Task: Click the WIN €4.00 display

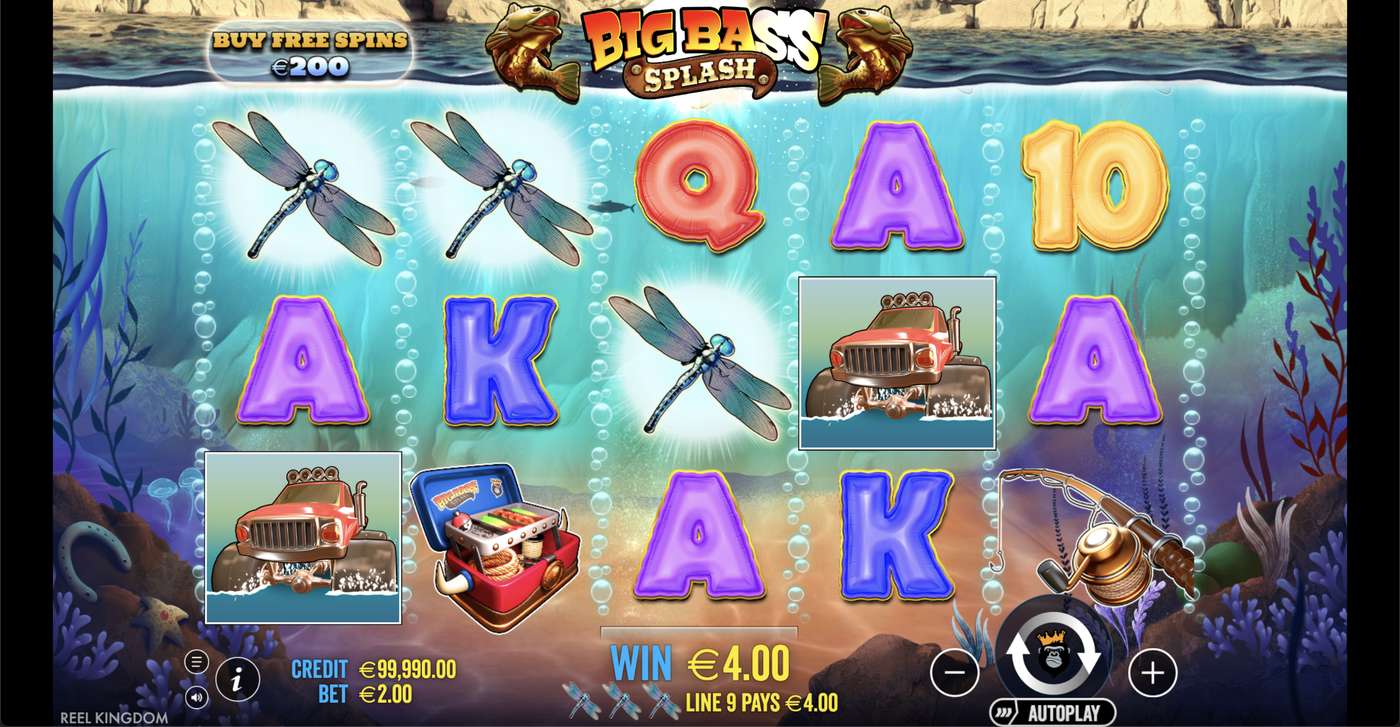Action: (x=697, y=660)
